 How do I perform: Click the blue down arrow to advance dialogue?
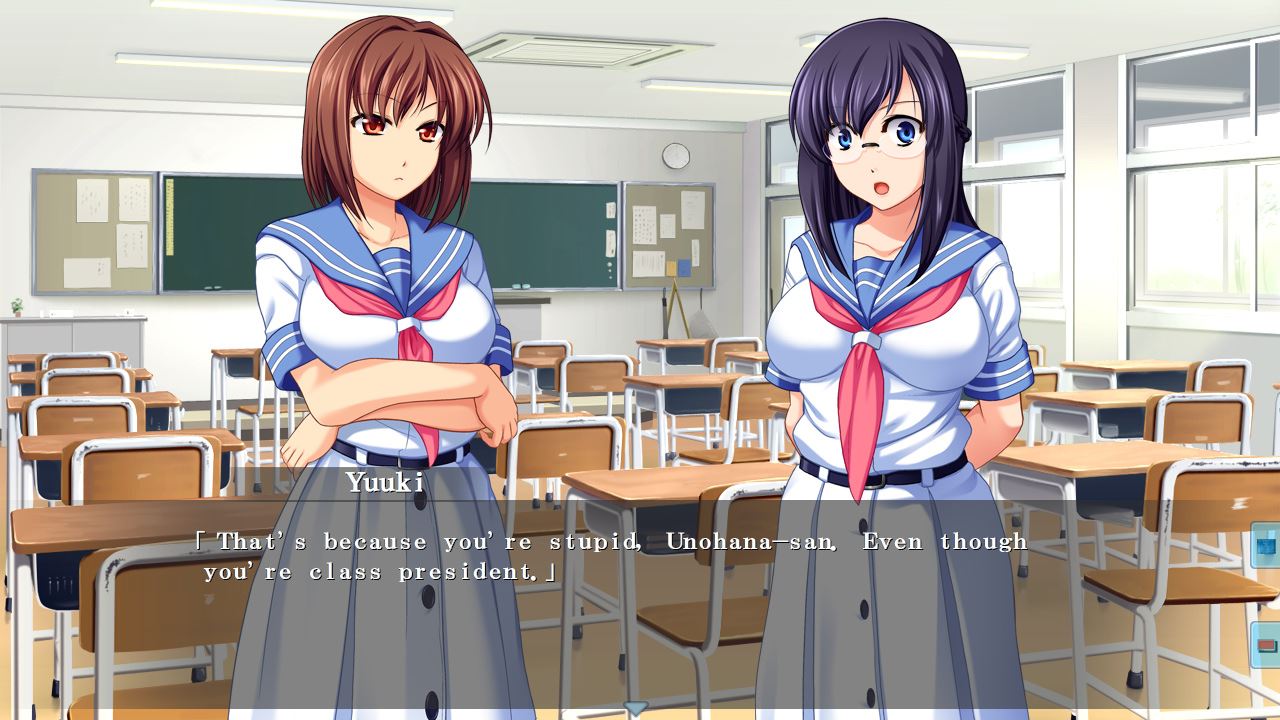636,708
